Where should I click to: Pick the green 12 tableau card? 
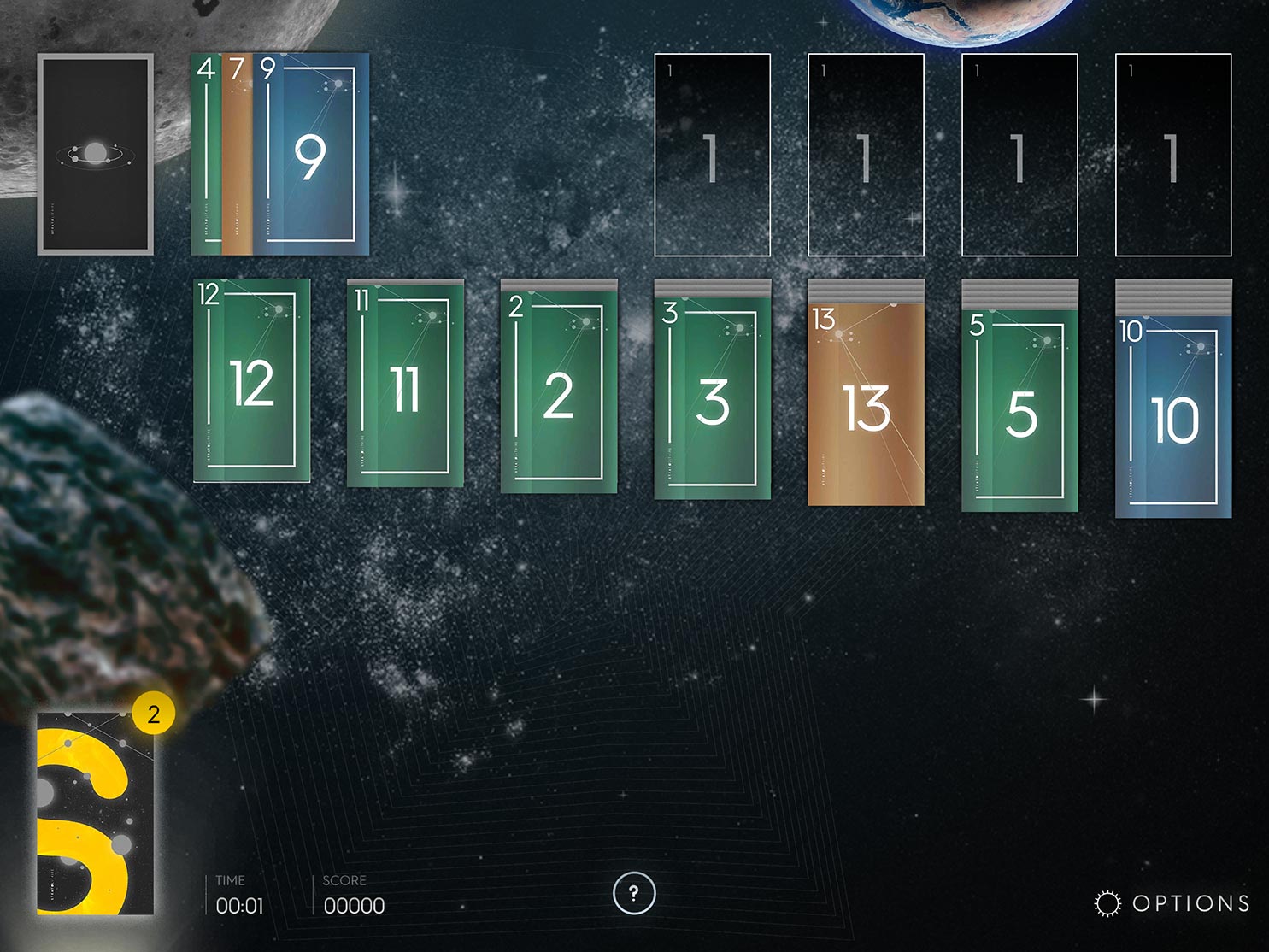(252, 381)
